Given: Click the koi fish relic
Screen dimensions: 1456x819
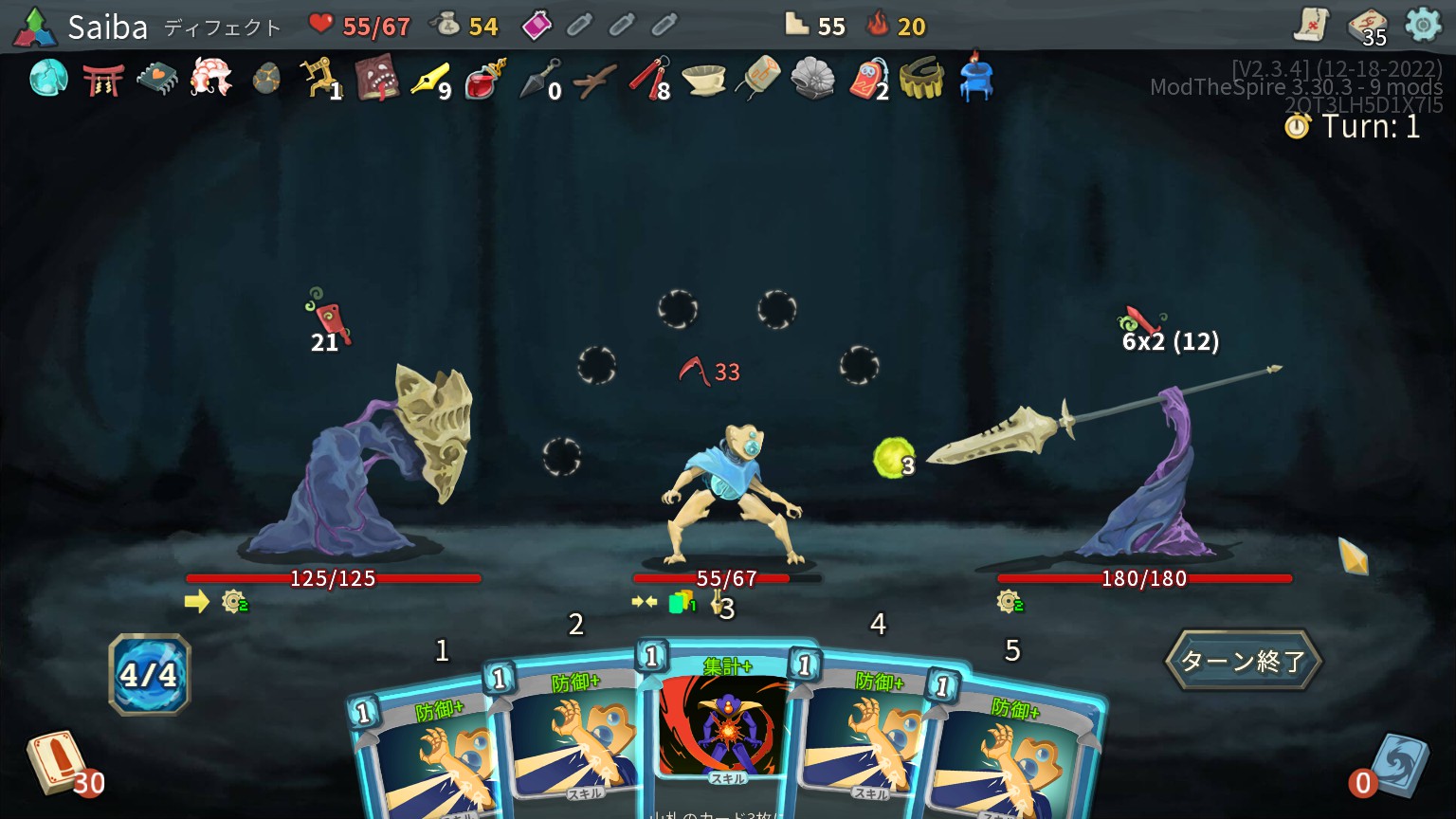Looking at the screenshot, I should pos(211,78).
